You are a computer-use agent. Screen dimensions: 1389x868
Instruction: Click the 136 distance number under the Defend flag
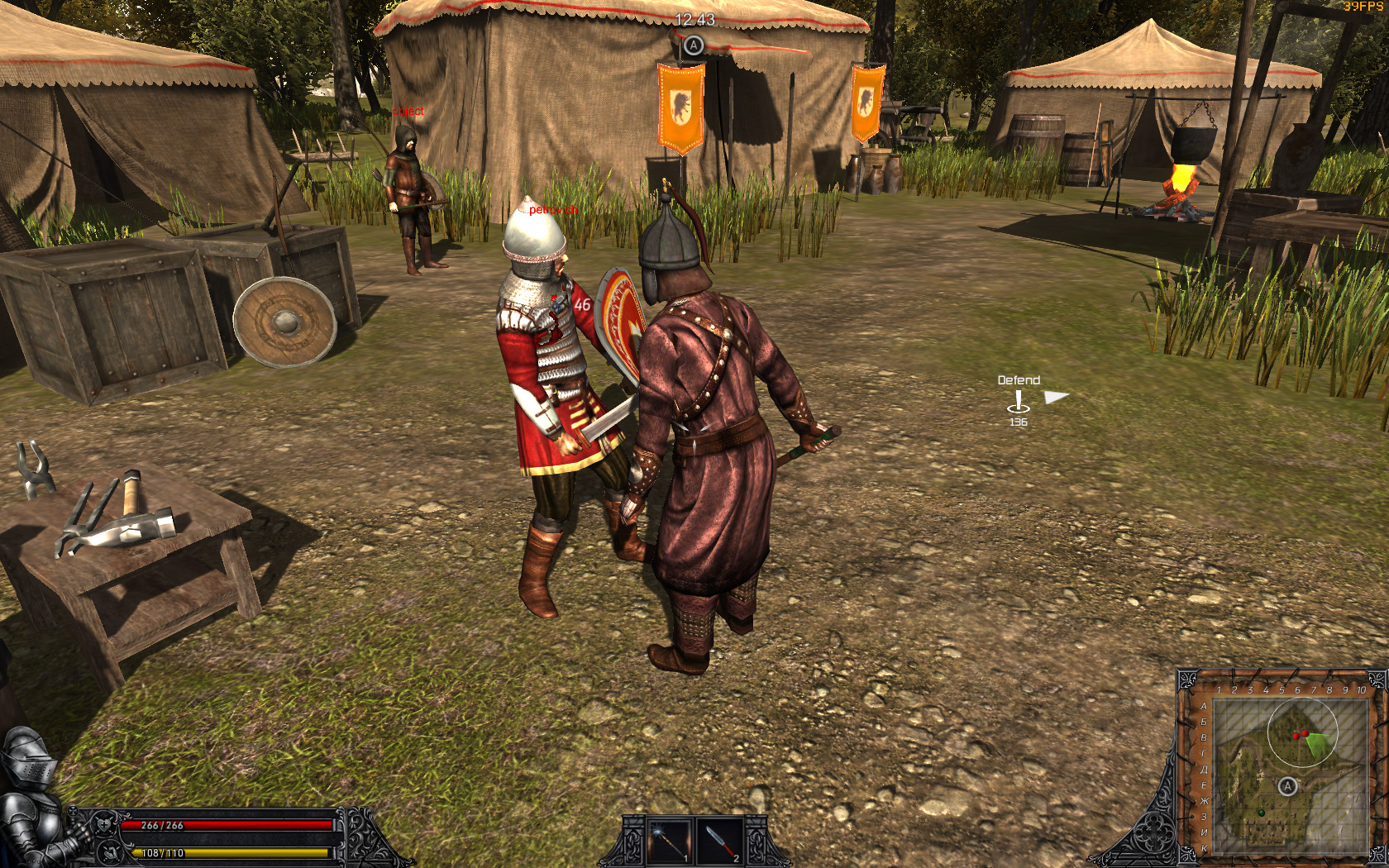(1017, 422)
